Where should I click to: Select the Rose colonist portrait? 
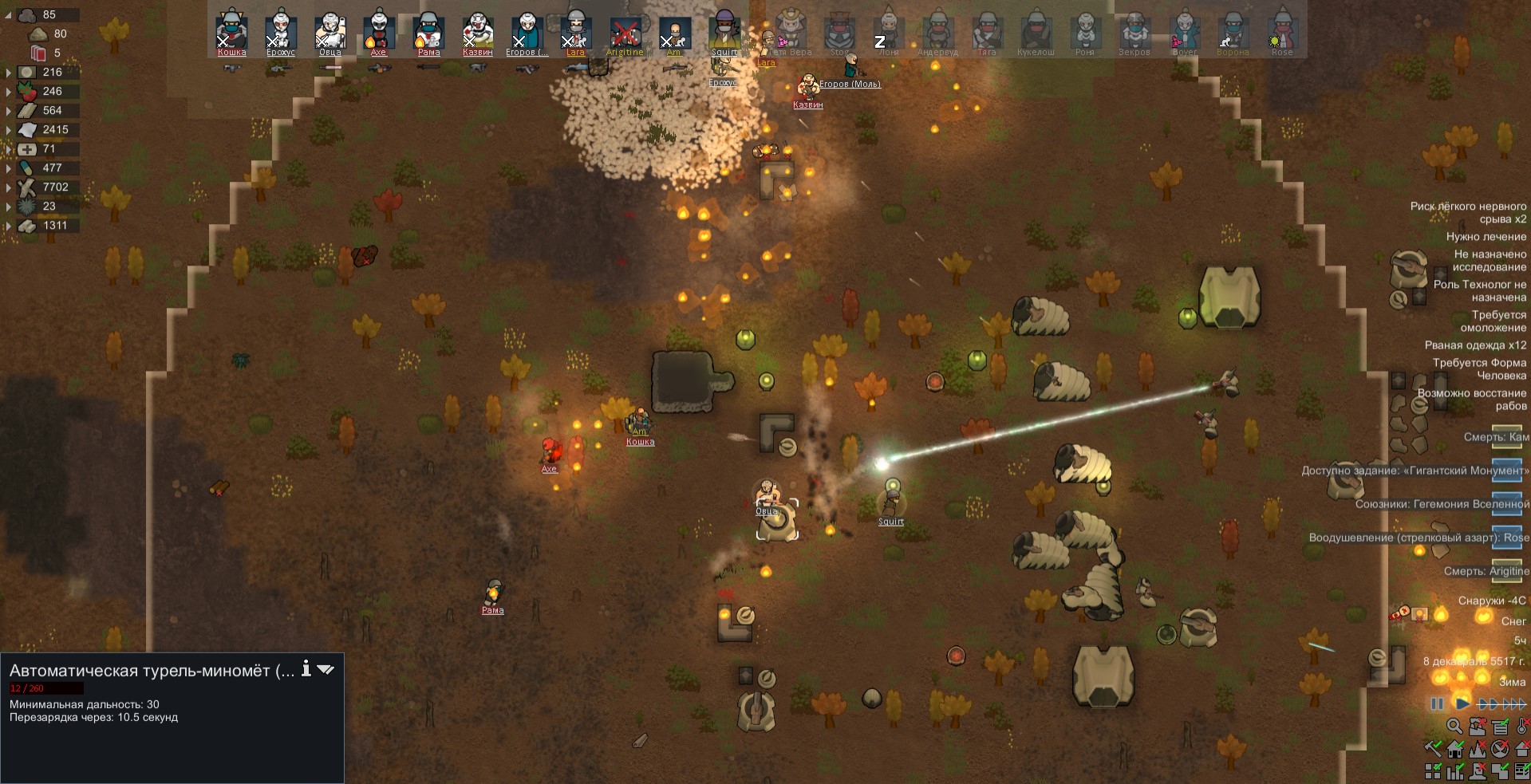[x=1282, y=32]
